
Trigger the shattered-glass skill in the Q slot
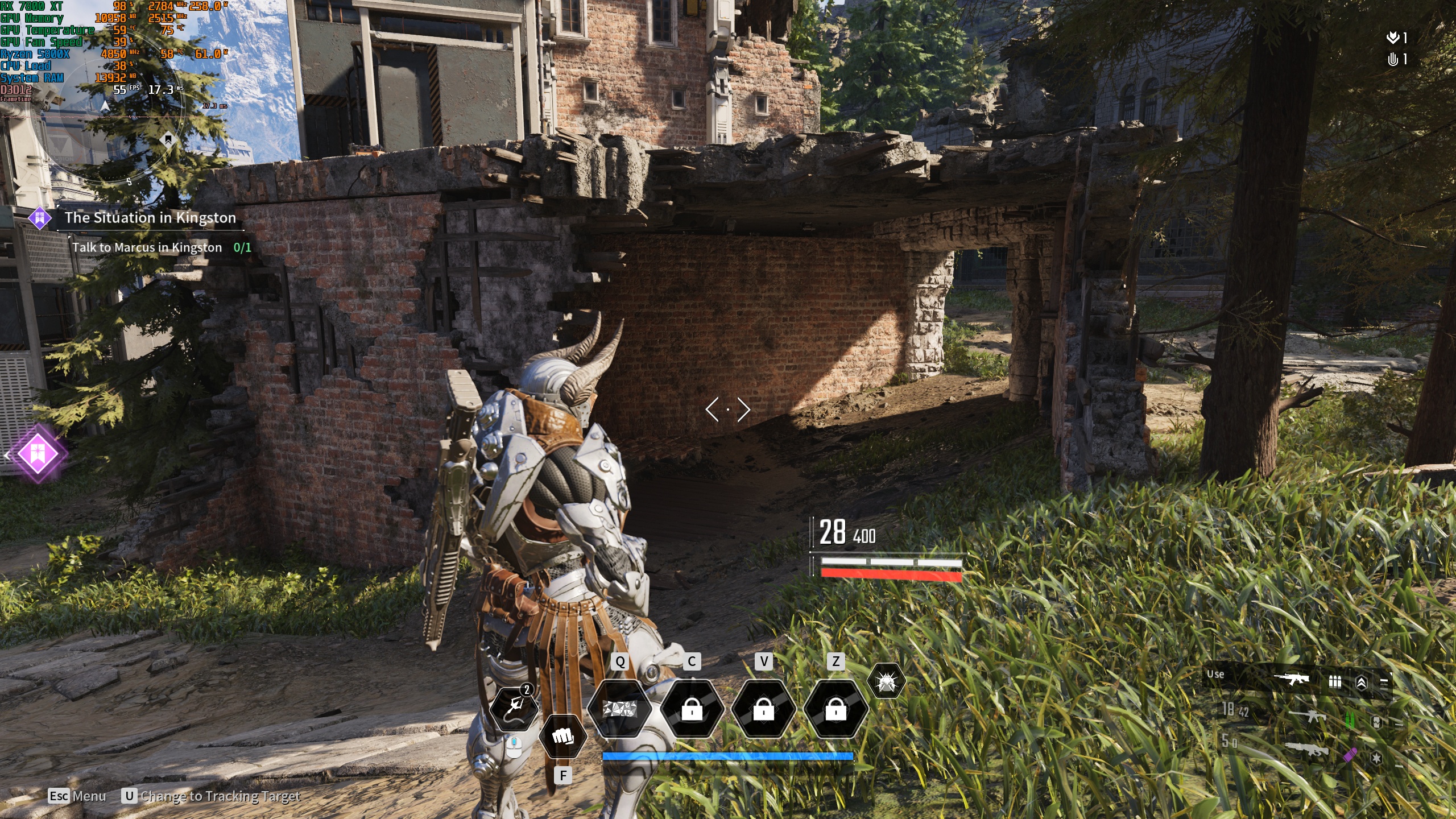619,709
